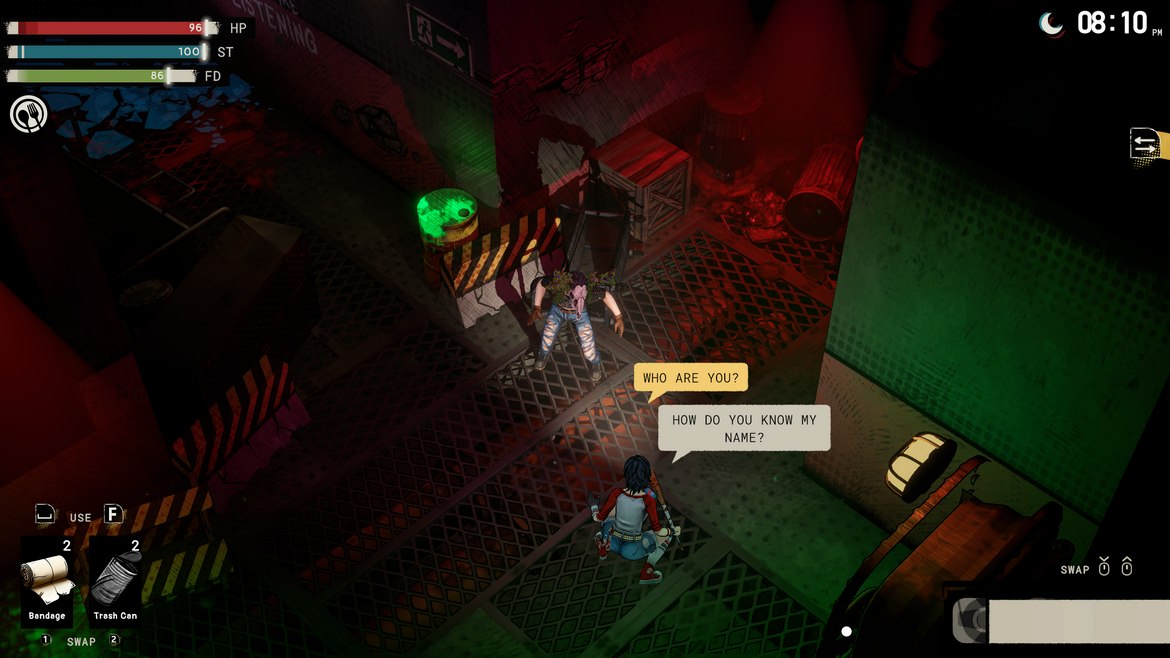Select the Bandage item slot
1170x658 pixels.
47,581
